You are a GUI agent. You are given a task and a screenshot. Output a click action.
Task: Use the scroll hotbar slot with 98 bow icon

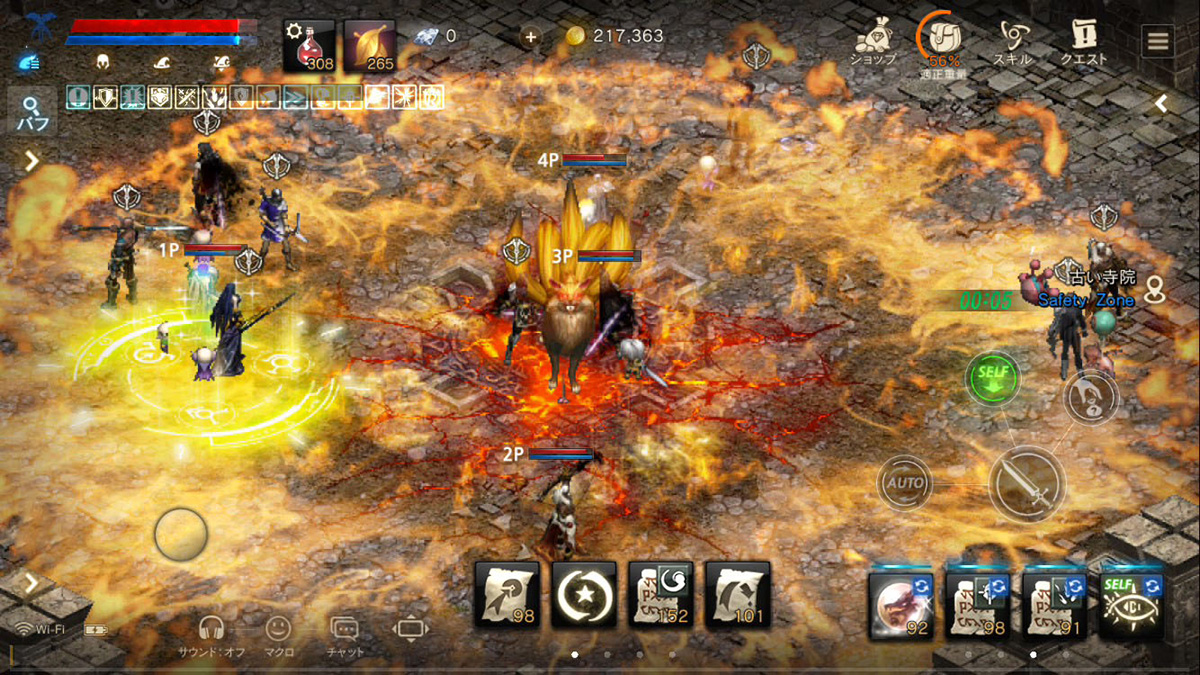[507, 594]
